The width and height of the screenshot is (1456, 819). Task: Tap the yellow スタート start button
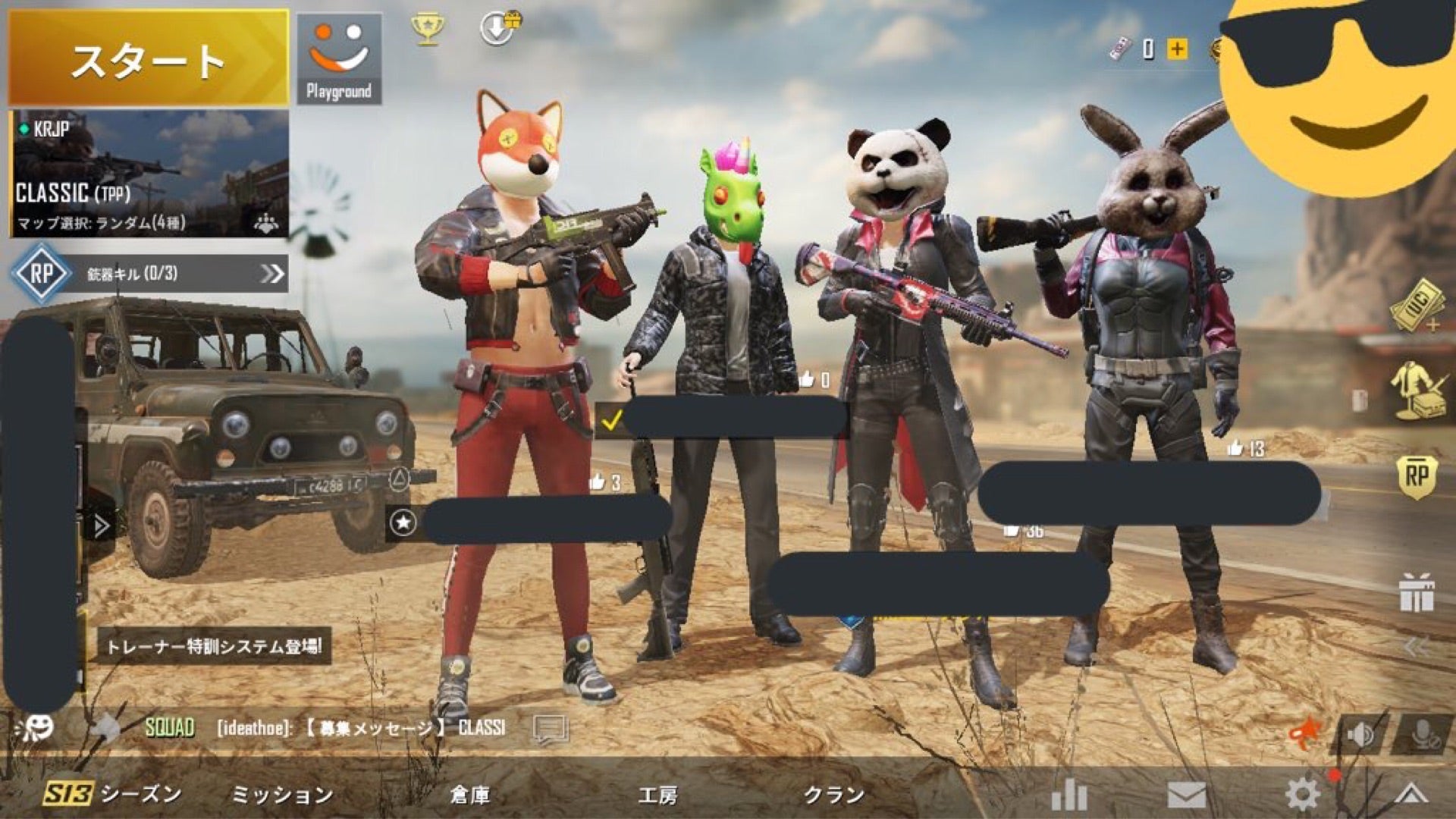point(149,58)
